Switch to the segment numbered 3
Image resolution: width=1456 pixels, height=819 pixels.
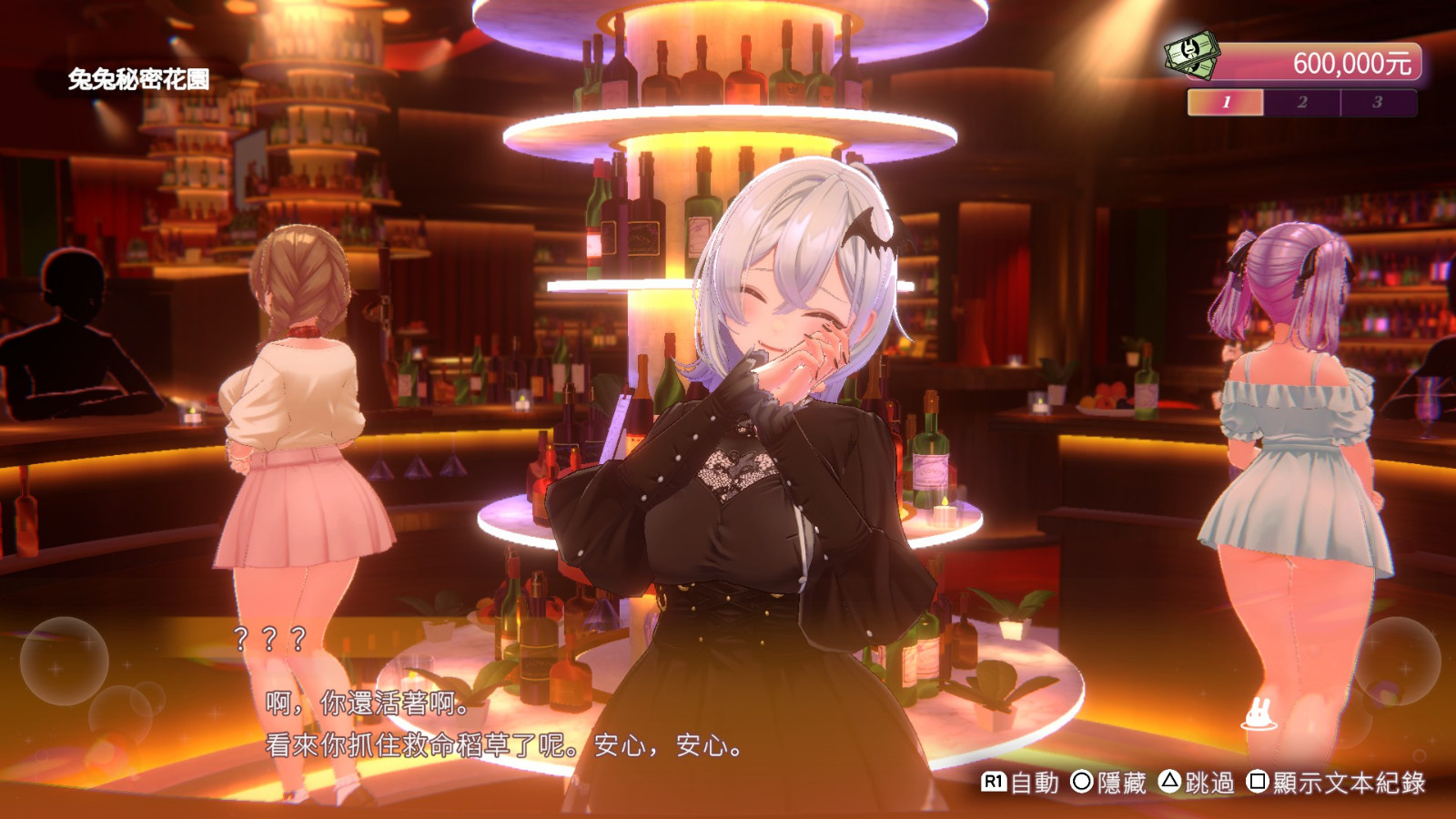pos(1378,102)
